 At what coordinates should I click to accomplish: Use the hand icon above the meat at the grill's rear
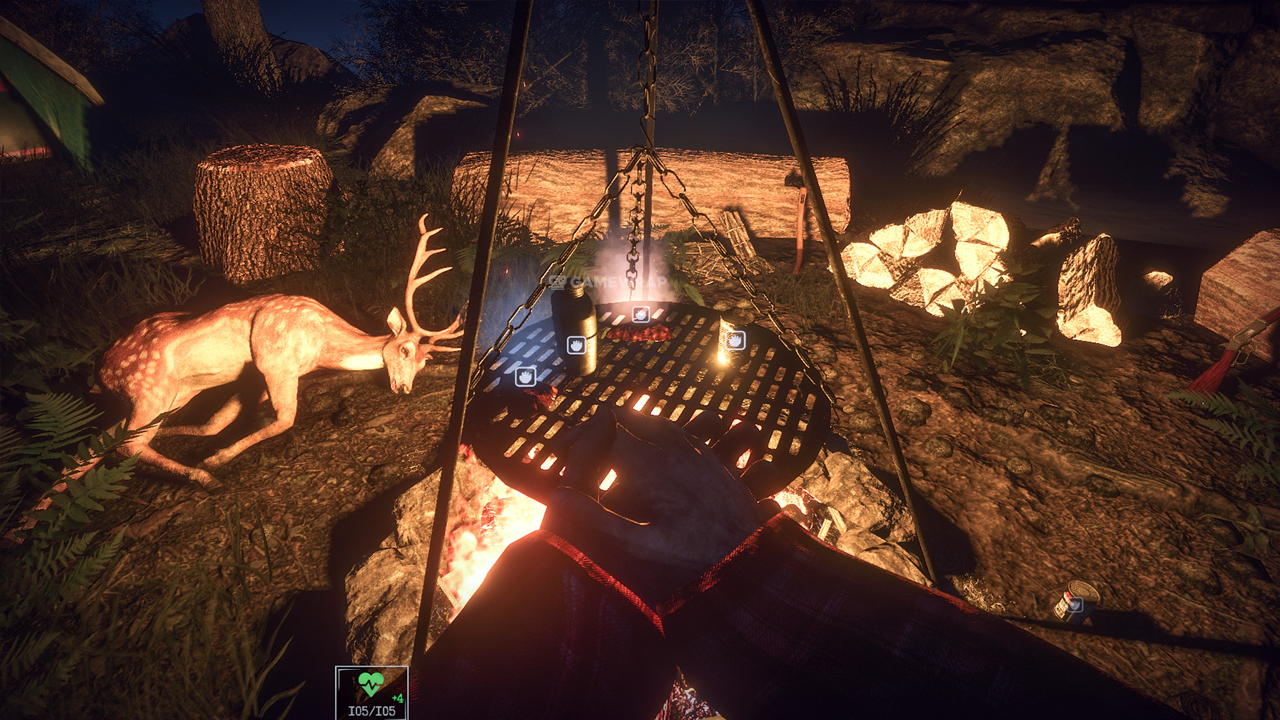click(x=641, y=314)
